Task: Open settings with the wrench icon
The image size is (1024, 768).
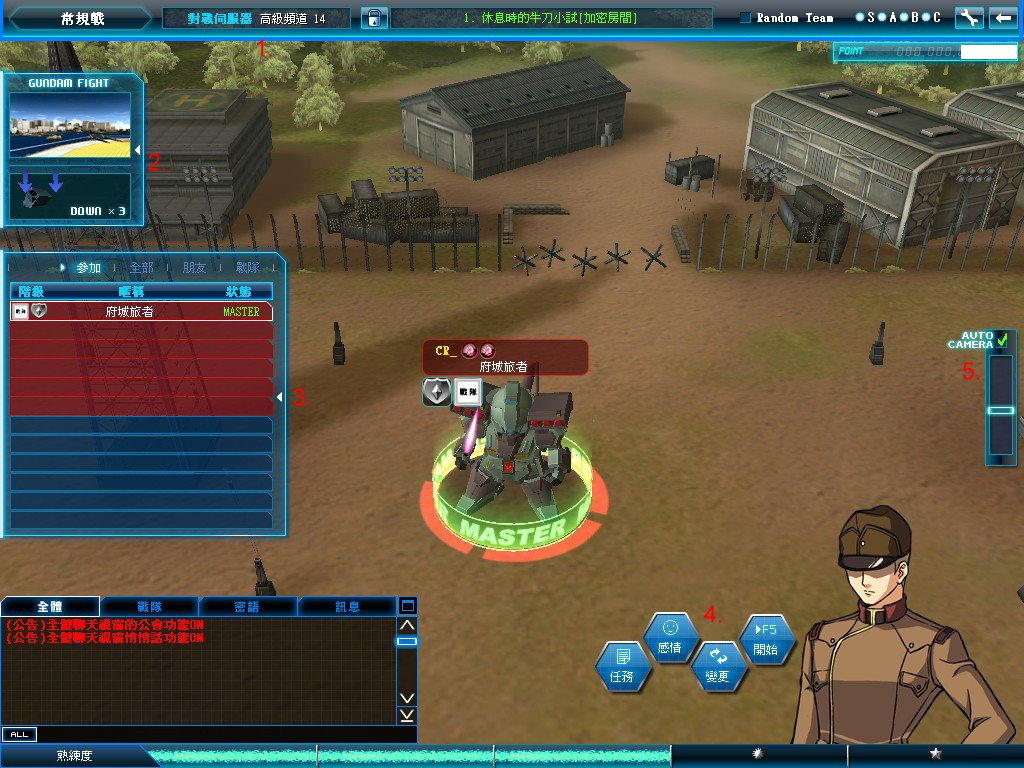Action: point(968,18)
